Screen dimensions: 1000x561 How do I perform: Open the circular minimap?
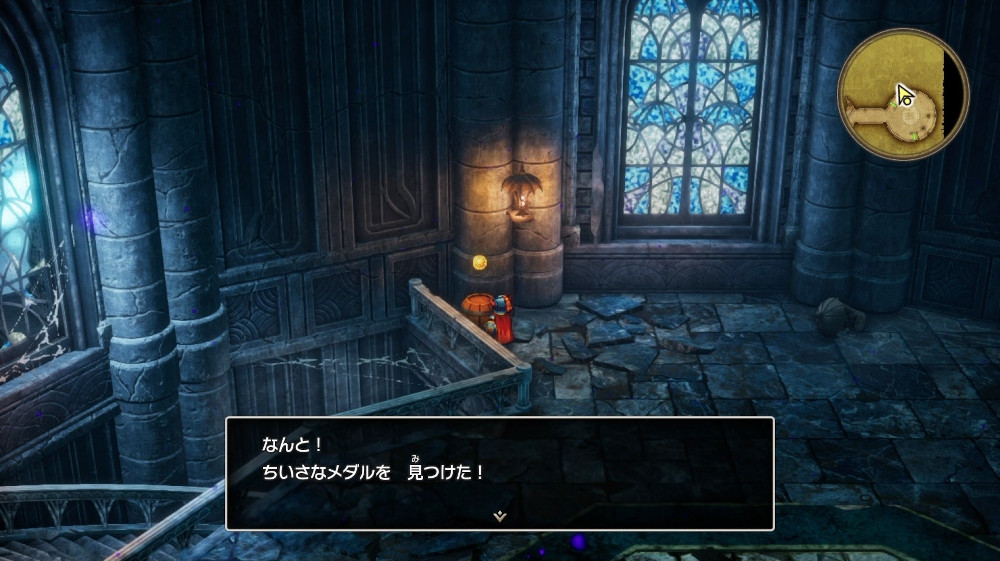[902, 93]
